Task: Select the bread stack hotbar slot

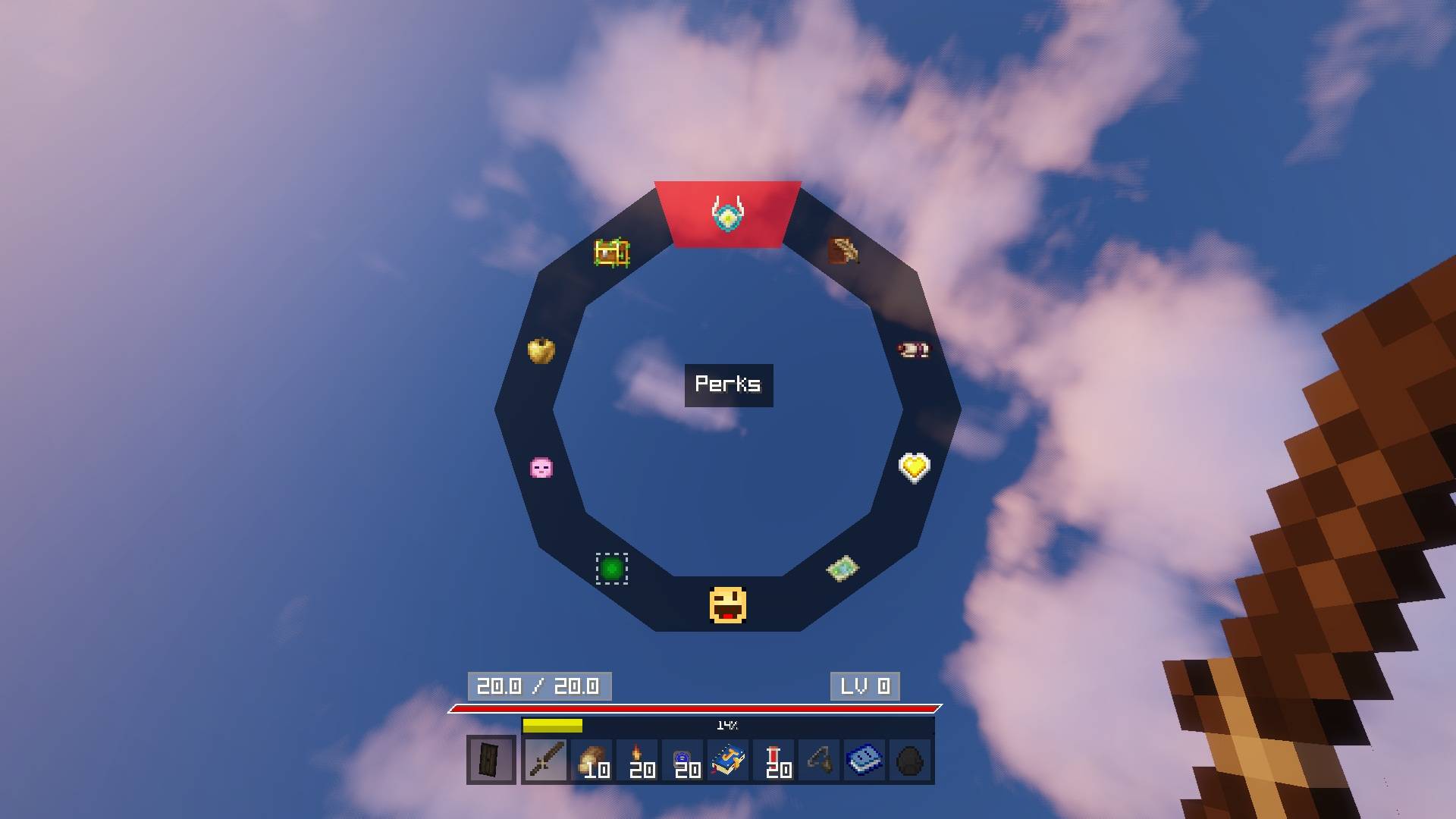Action: (591, 760)
